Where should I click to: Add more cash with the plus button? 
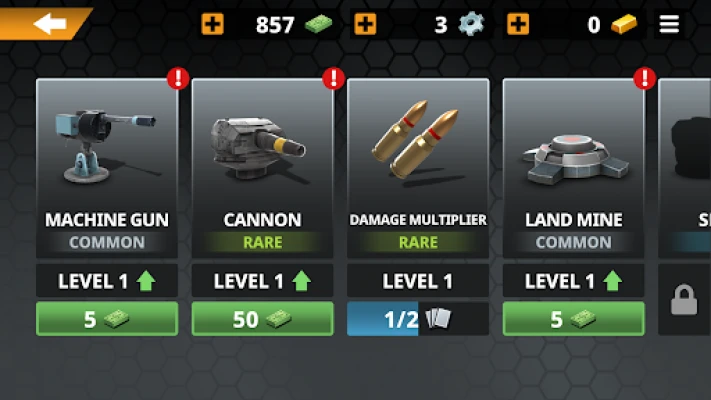pos(213,24)
